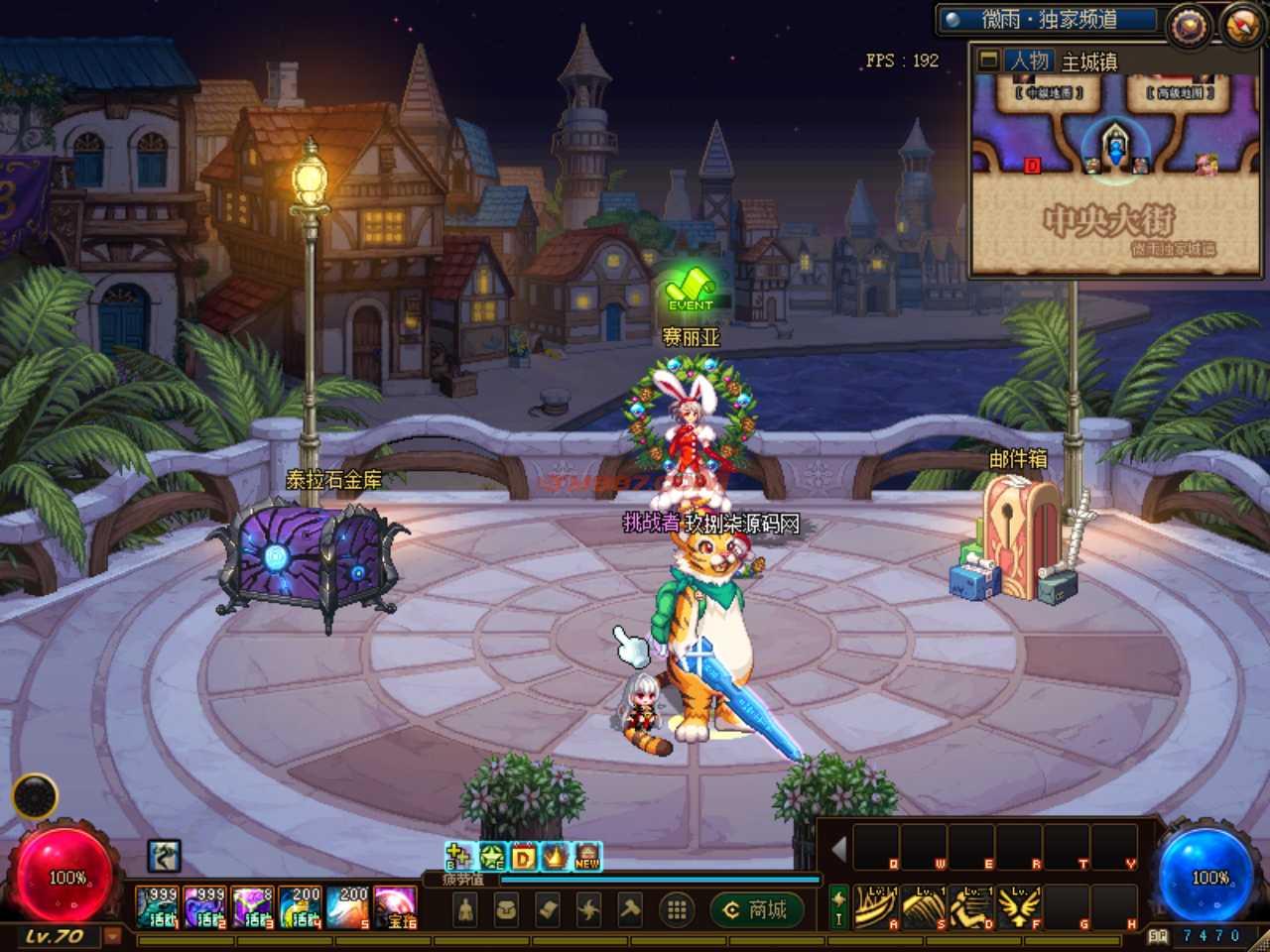The width and height of the screenshot is (1270, 952).
Task: Use the consumable in quick slot 1
Action: click(x=157, y=907)
